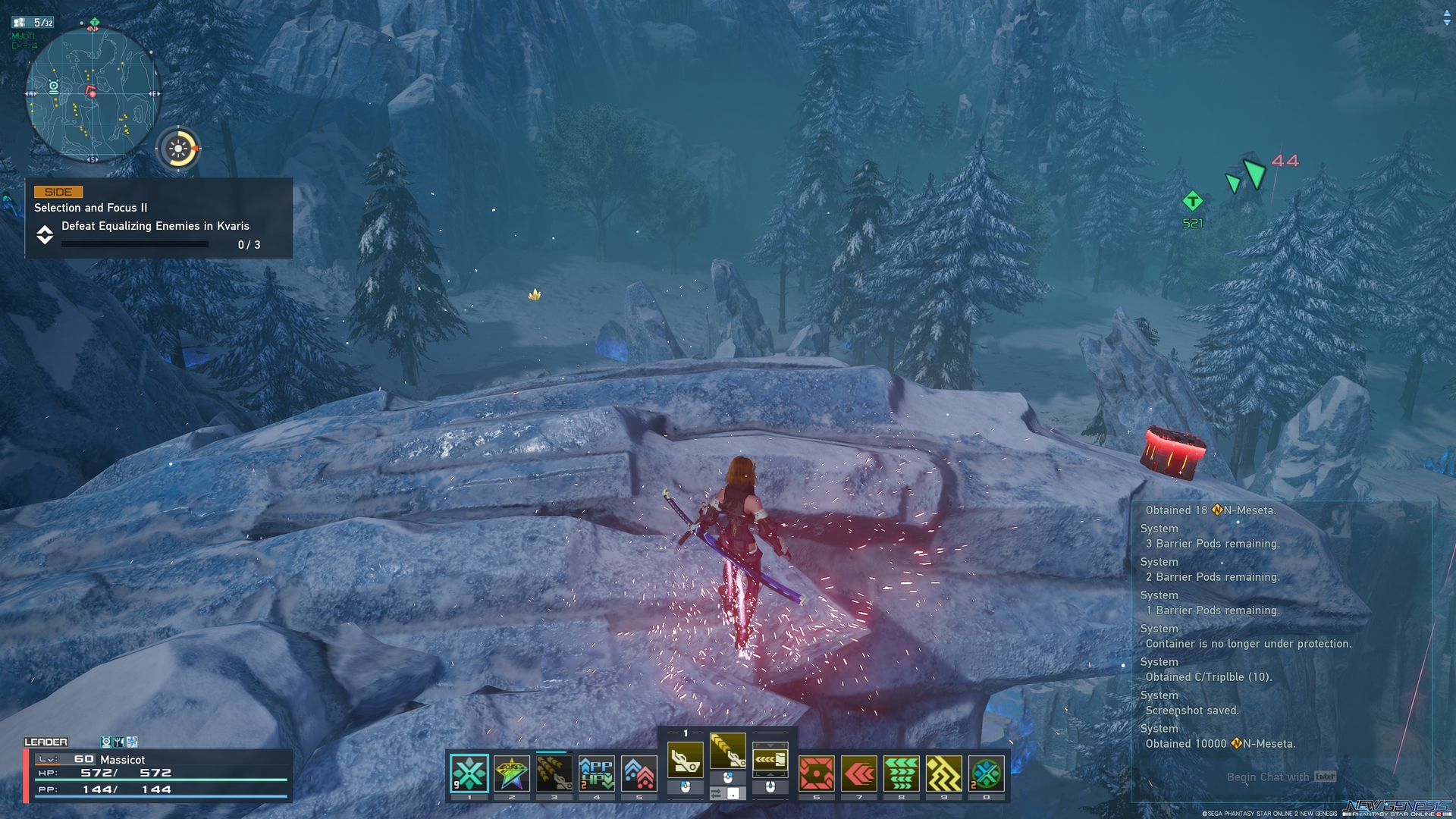This screenshot has width=1456, height=819.
Task: Activate the blue and red chevrons skill in slot 5
Action: click(639, 773)
